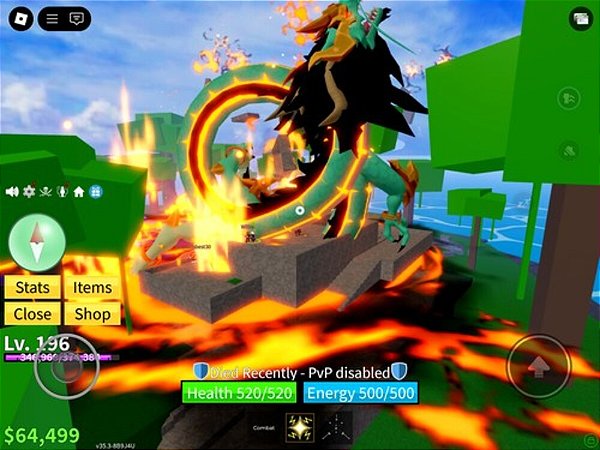The image size is (600, 450).
Task: Click the yellow Close button
Action: [32, 313]
